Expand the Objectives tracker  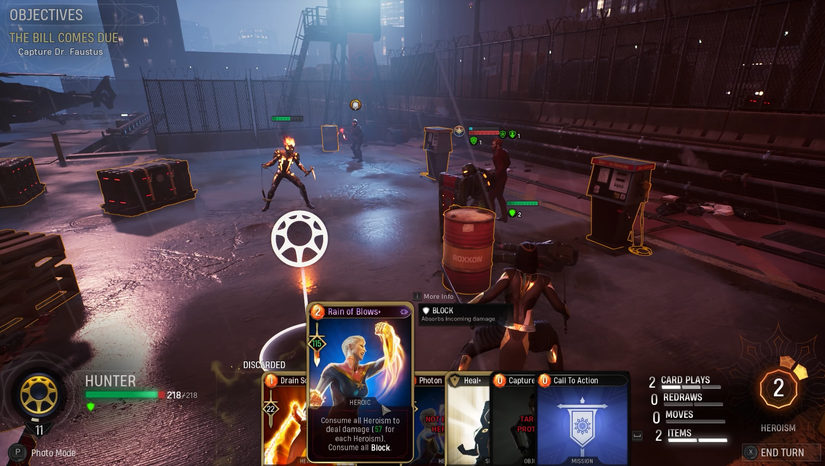(46, 15)
